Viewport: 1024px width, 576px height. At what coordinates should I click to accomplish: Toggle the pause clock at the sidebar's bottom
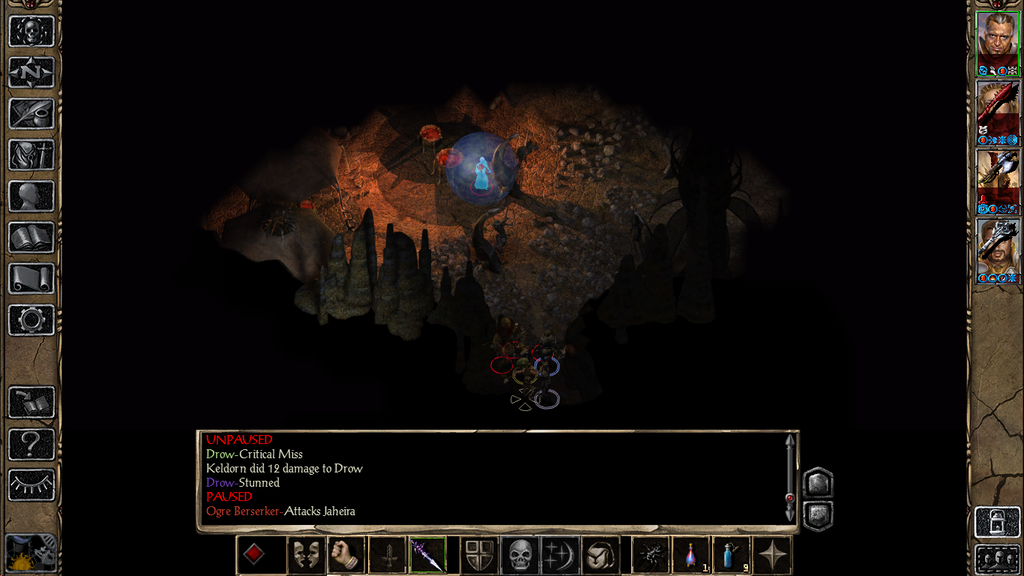31,553
